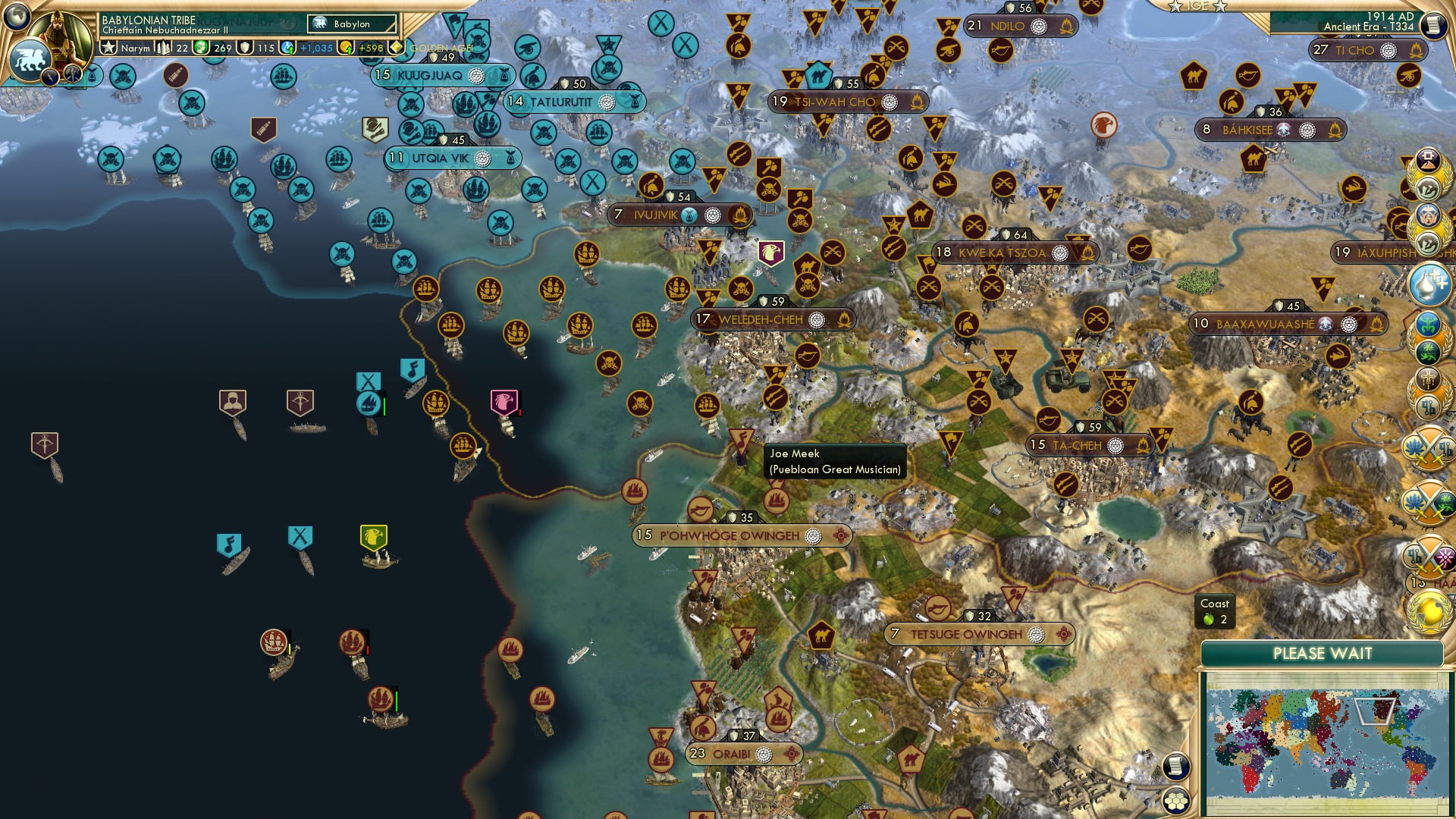
Task: Click the IGE editor label at top
Action: [x=1198, y=5]
